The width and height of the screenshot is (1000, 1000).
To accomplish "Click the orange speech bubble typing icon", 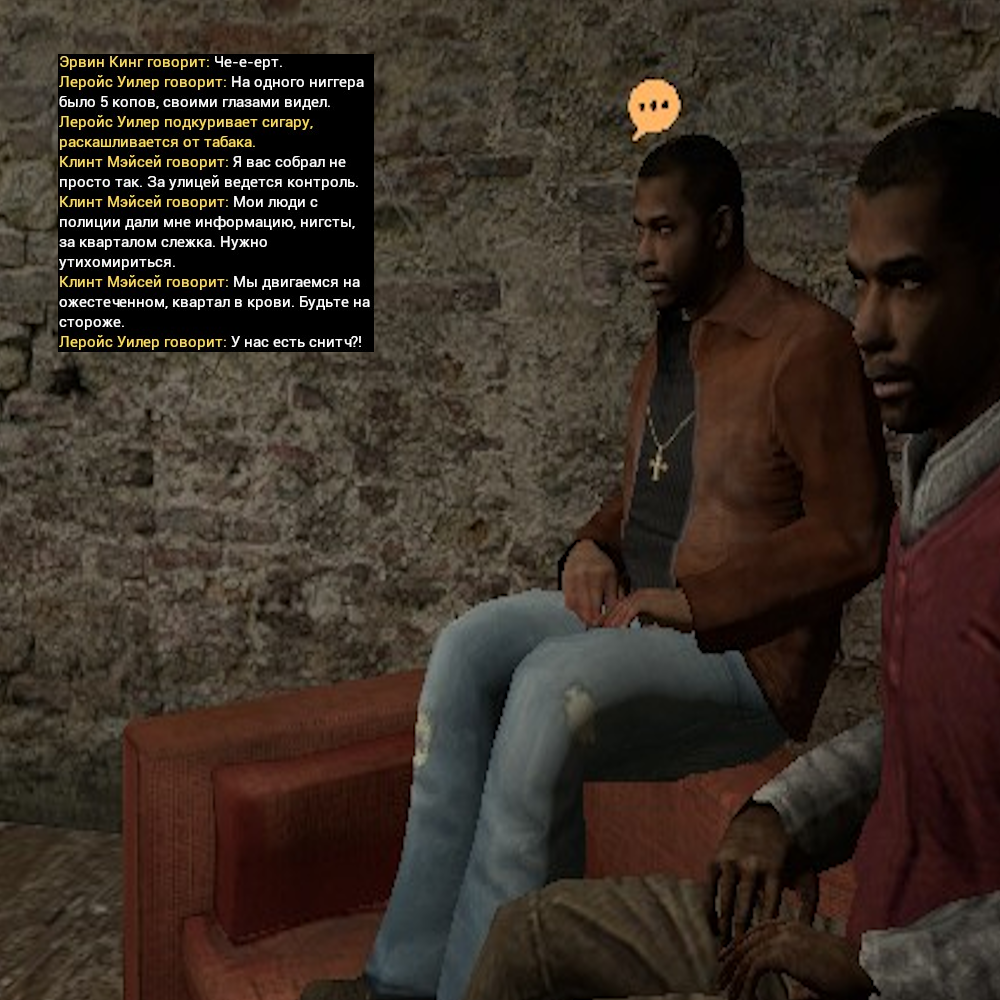I will 654,107.
